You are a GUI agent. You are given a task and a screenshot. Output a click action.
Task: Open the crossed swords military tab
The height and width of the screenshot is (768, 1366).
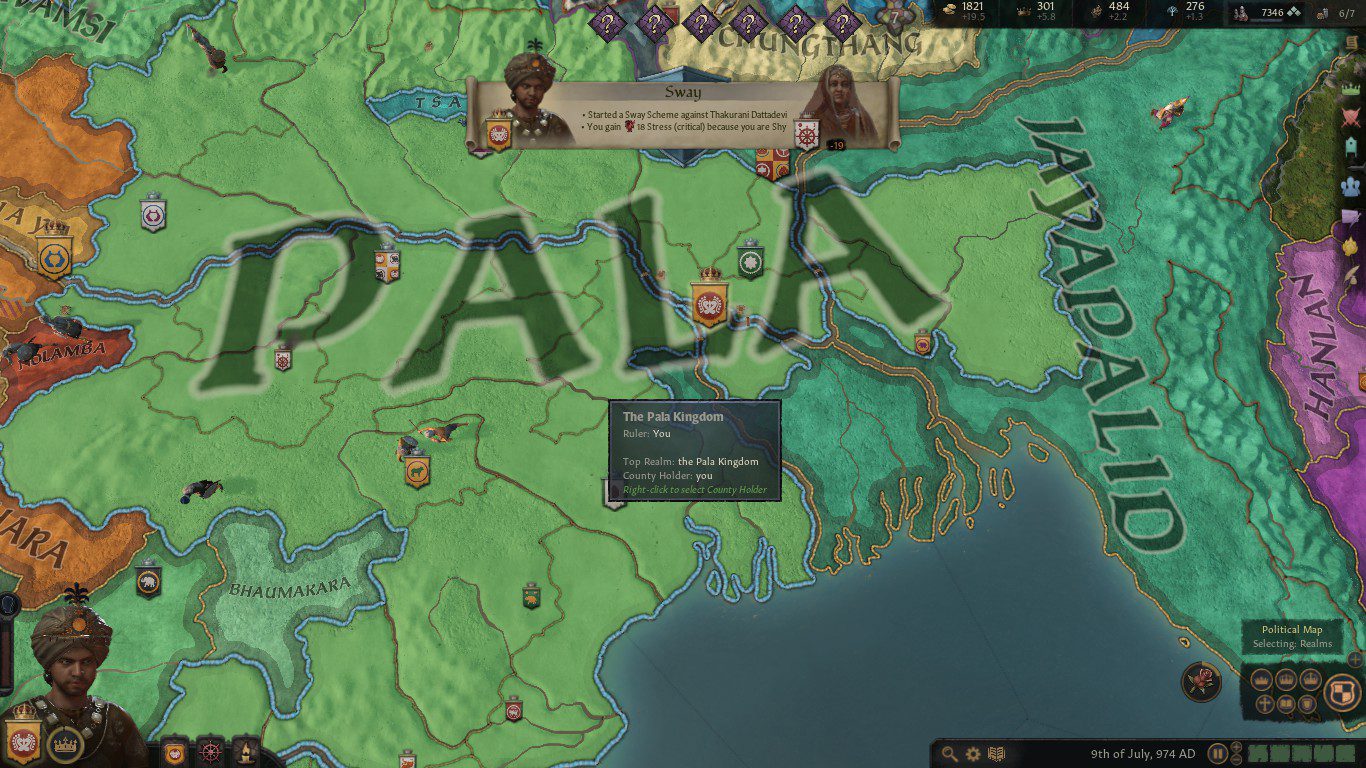click(x=1351, y=117)
